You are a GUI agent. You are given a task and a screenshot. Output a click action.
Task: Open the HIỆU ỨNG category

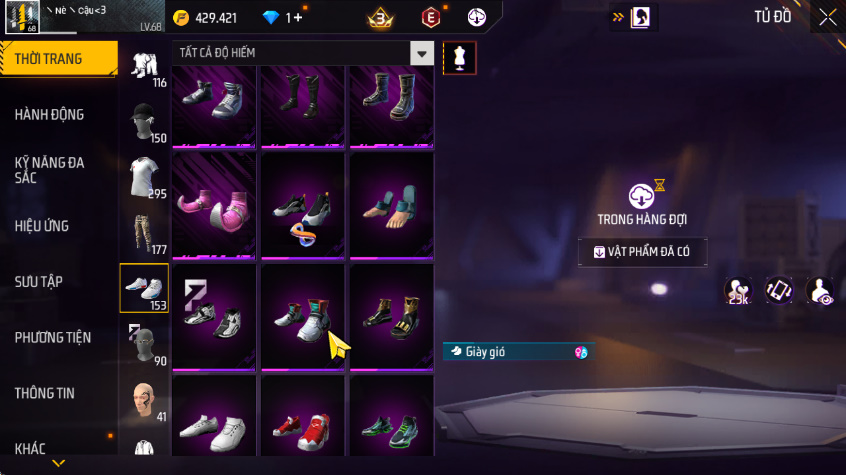[42, 226]
